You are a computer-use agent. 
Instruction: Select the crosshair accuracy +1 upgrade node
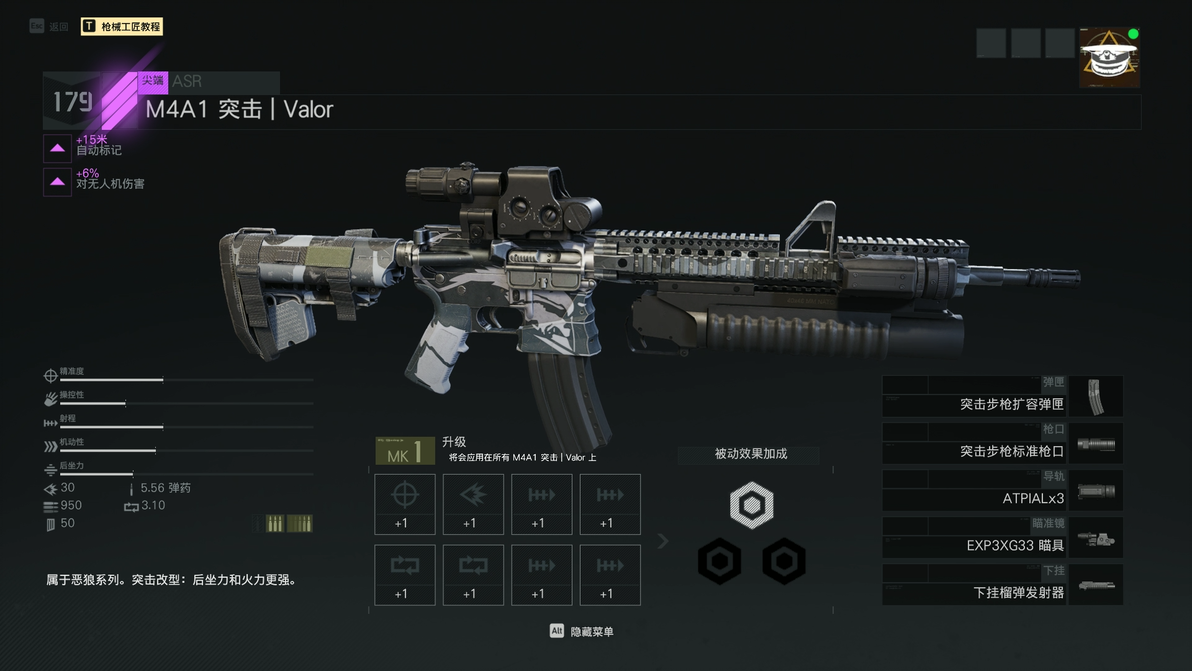[x=405, y=504]
